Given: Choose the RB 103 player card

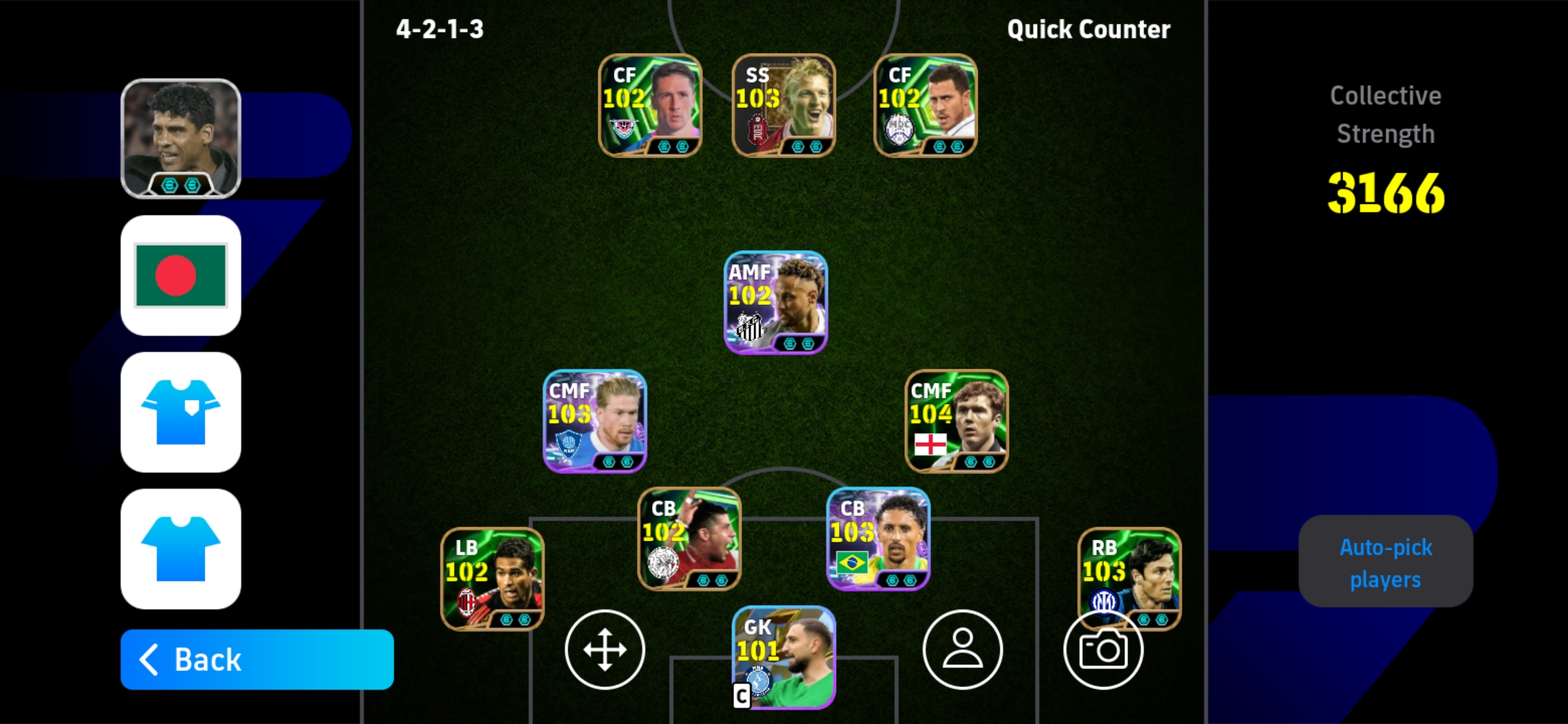Looking at the screenshot, I should point(1129,570).
